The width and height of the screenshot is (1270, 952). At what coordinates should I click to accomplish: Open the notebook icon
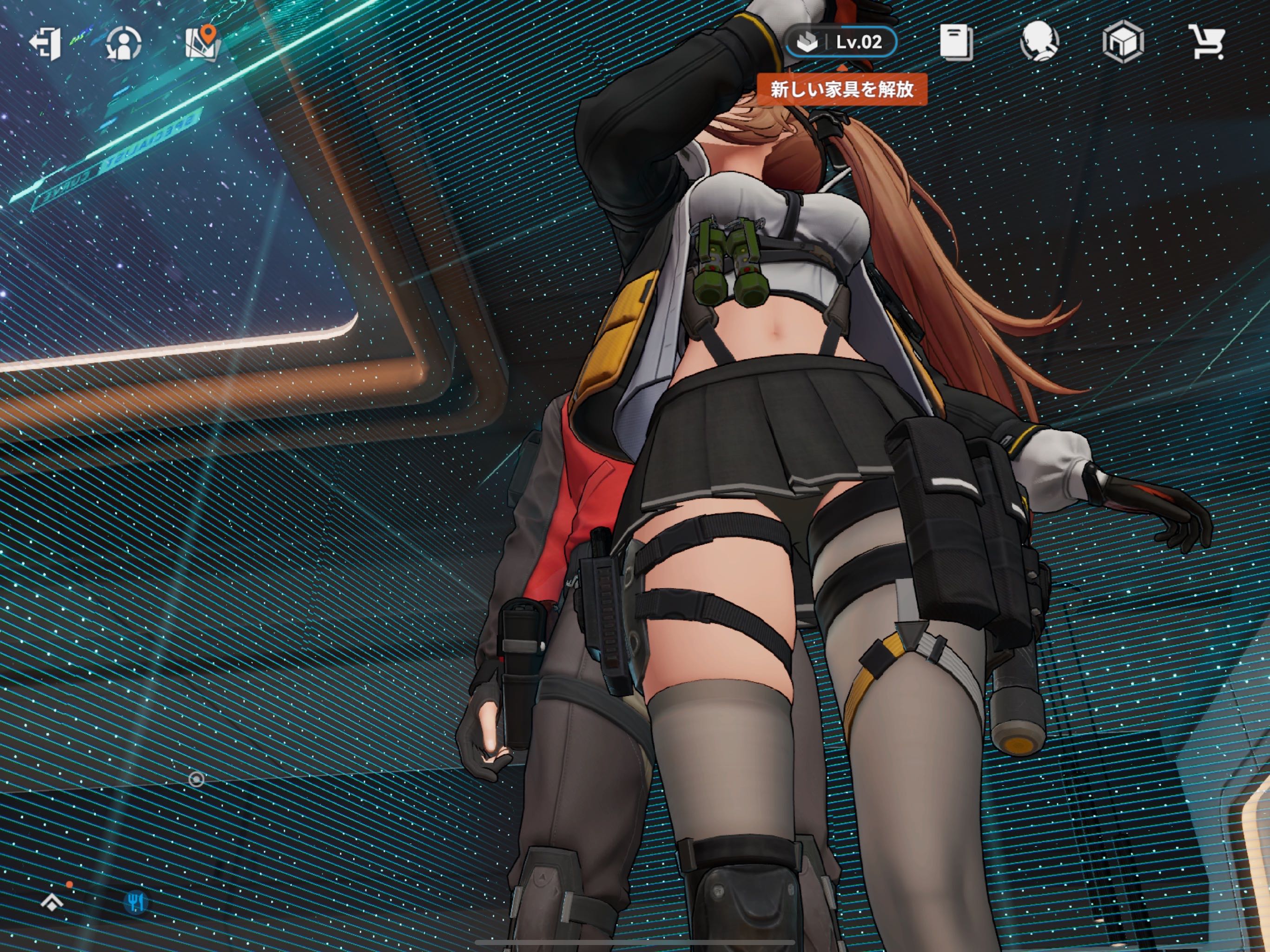coord(956,42)
